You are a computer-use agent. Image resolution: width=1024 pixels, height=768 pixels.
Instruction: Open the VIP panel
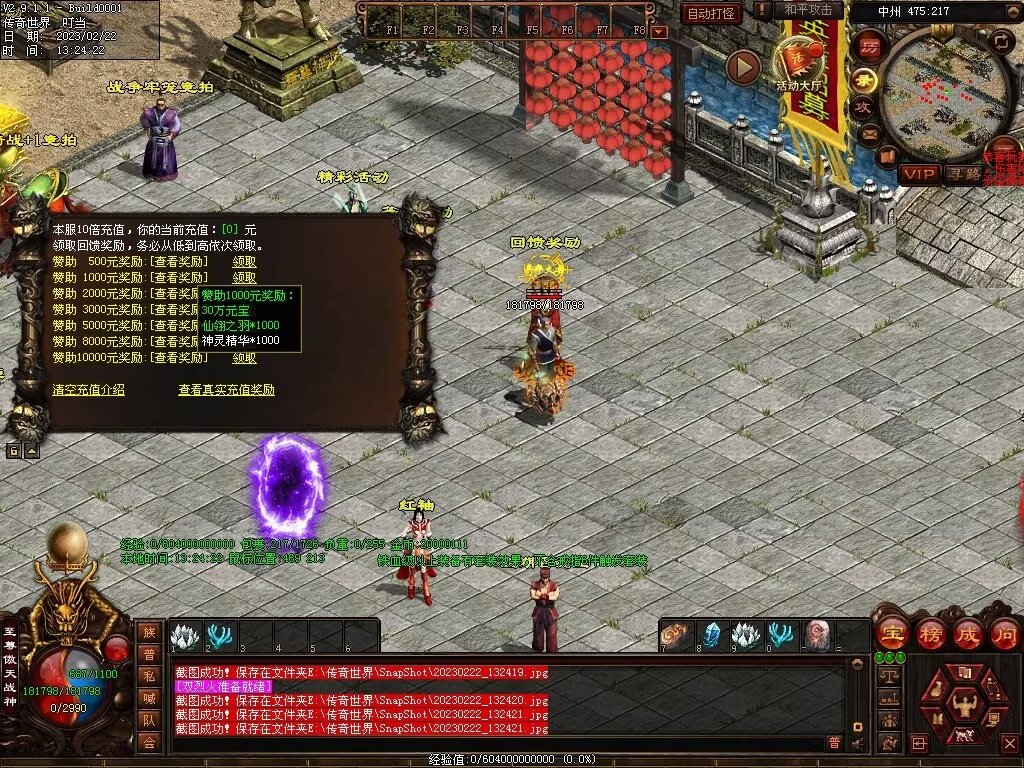pos(917,174)
